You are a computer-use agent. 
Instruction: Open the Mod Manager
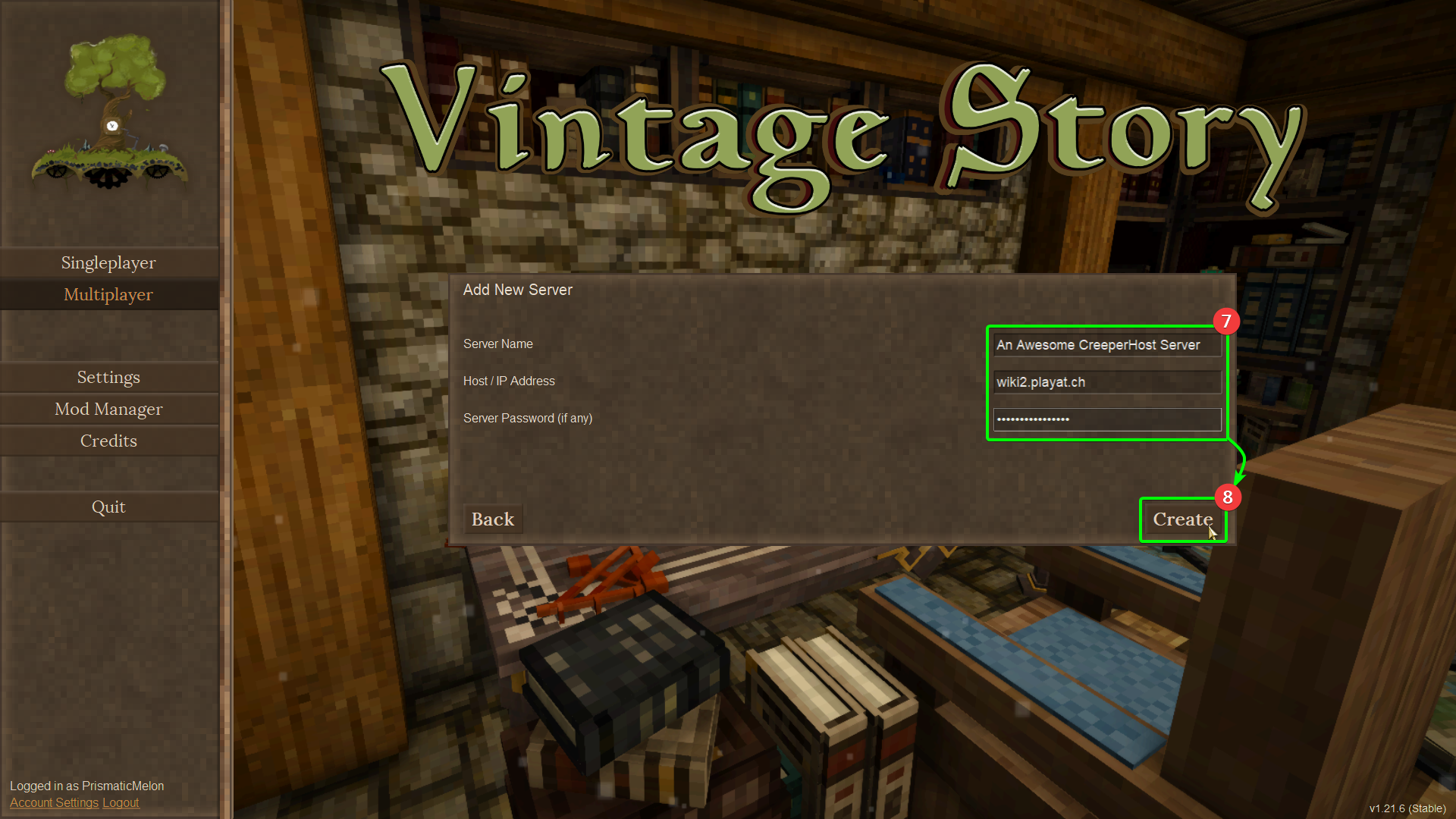(x=108, y=409)
